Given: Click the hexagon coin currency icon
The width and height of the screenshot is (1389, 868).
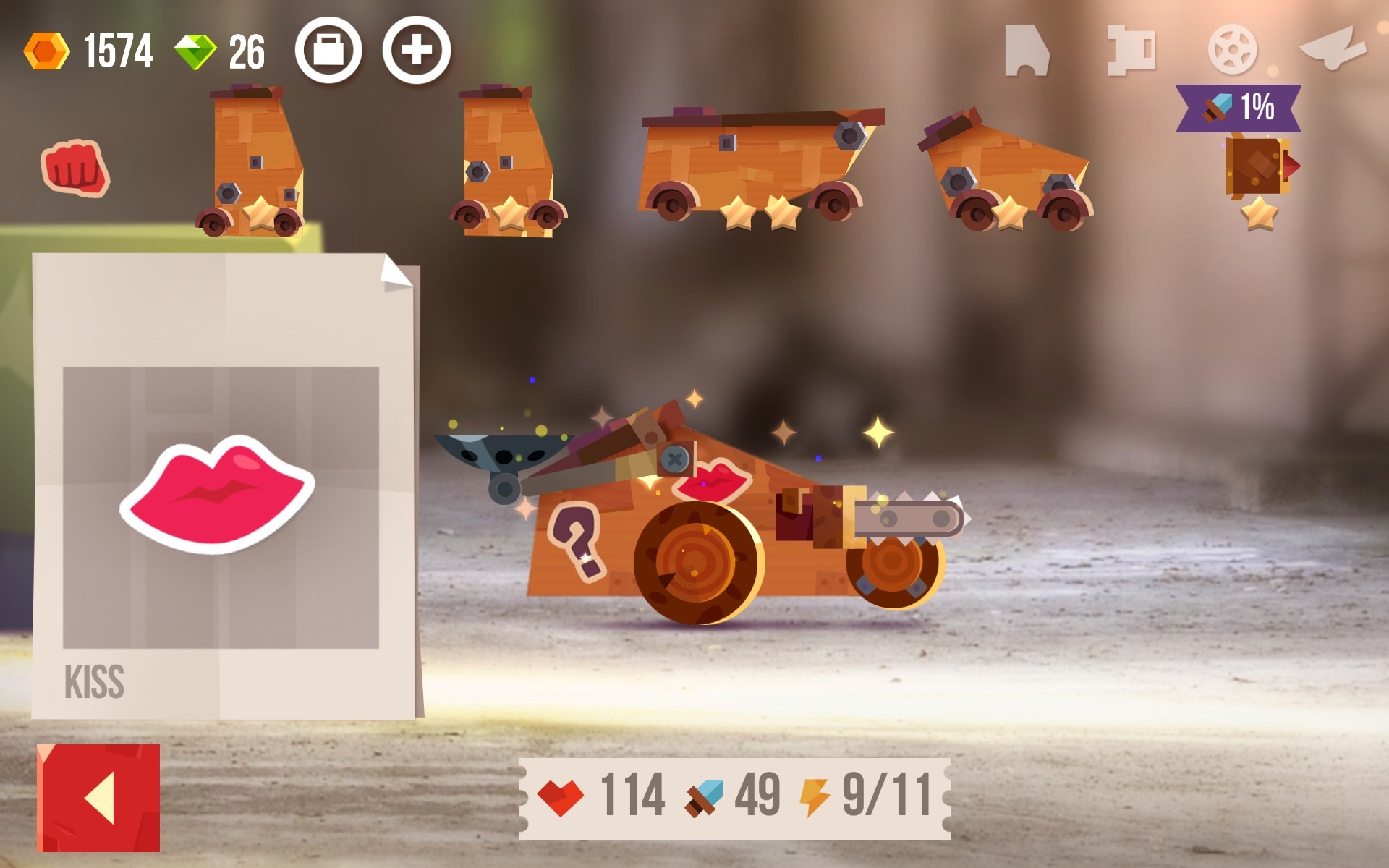Looking at the screenshot, I should pos(47,49).
